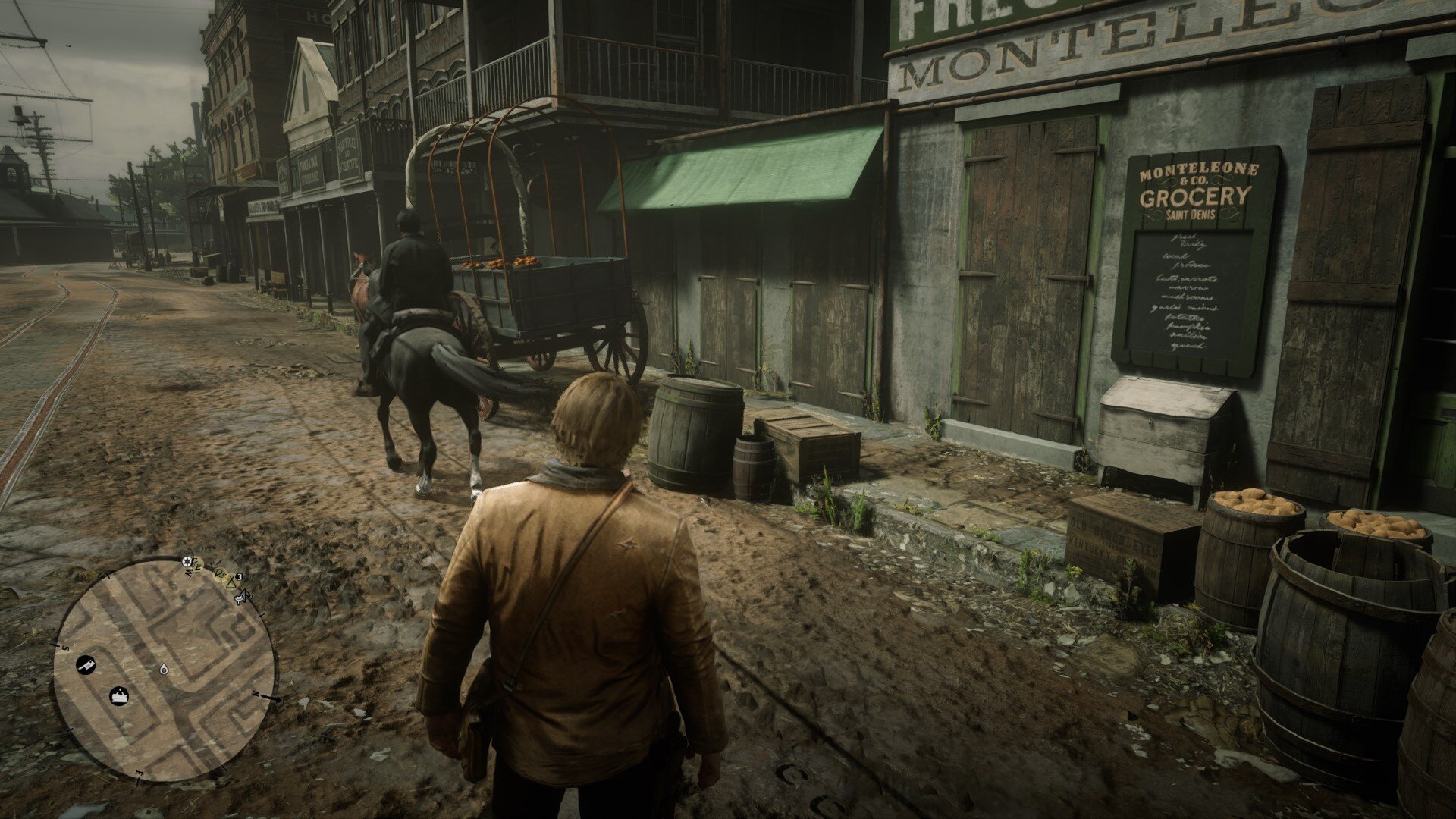Image resolution: width=1456 pixels, height=819 pixels.
Task: Click the sheriff star marker on minimap edge
Action: pyautogui.click(x=187, y=560)
